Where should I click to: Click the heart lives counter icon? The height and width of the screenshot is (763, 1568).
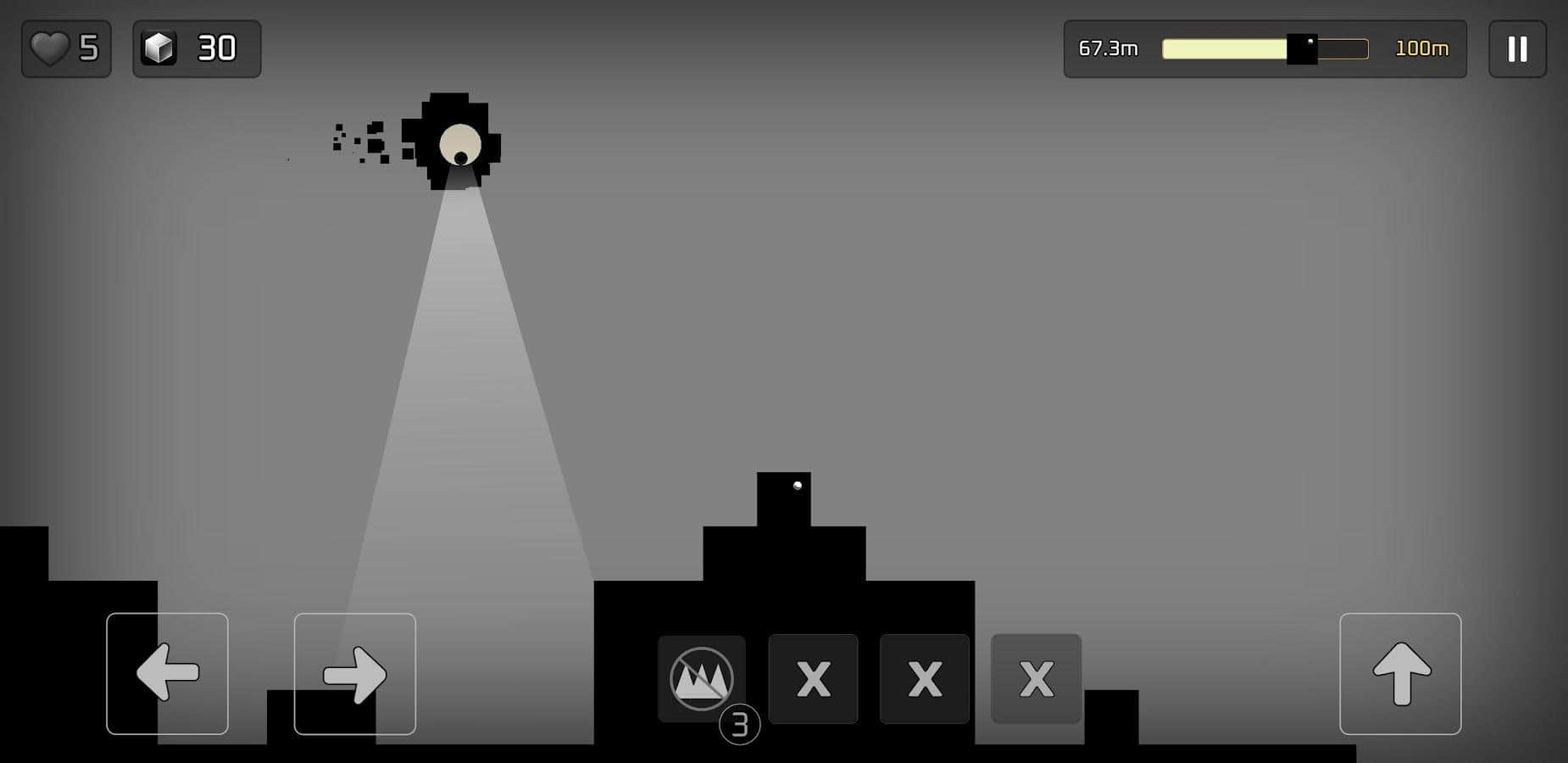point(49,48)
